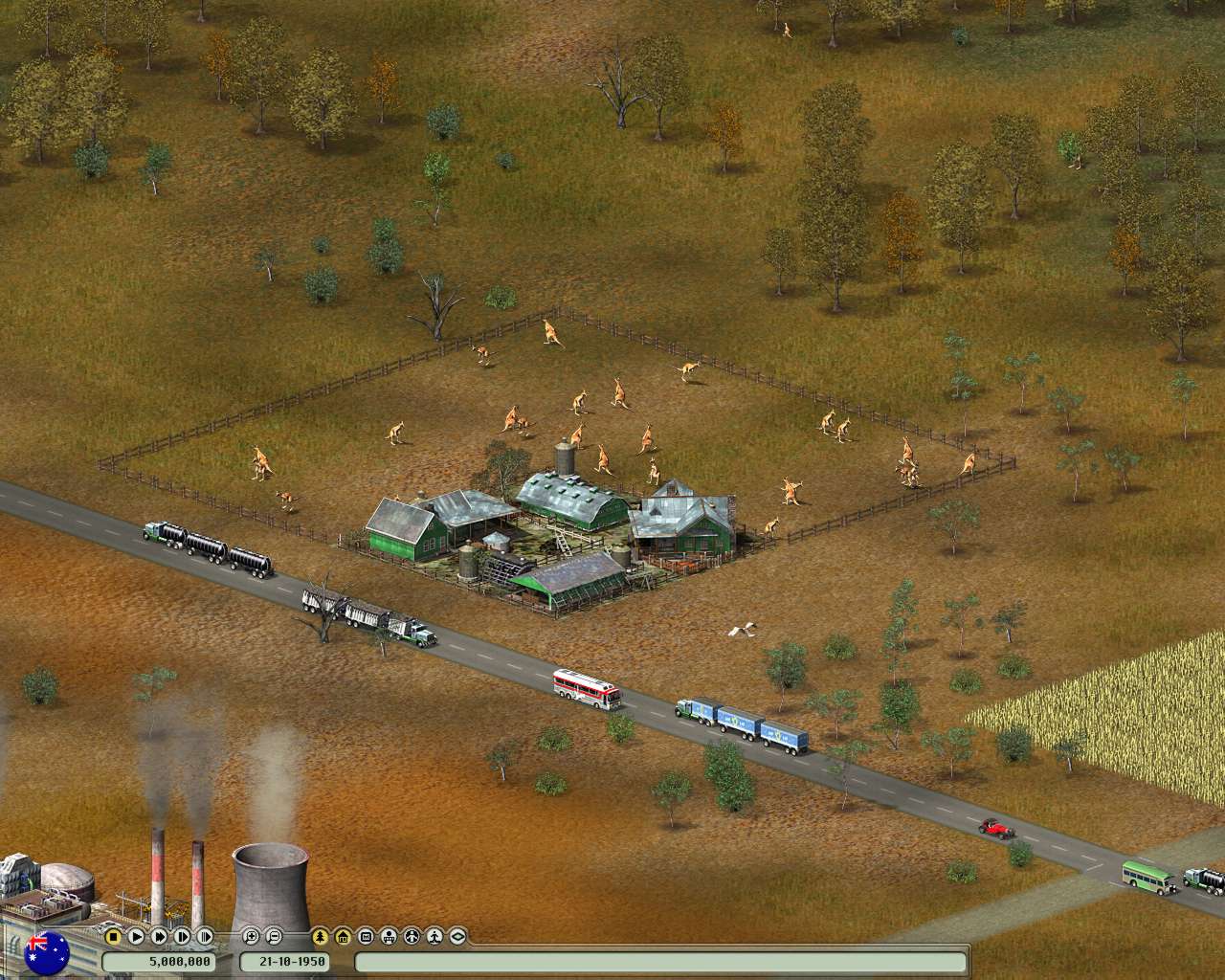Open the pedestrian figure icon
This screenshot has height=980, width=1225.
click(435, 937)
